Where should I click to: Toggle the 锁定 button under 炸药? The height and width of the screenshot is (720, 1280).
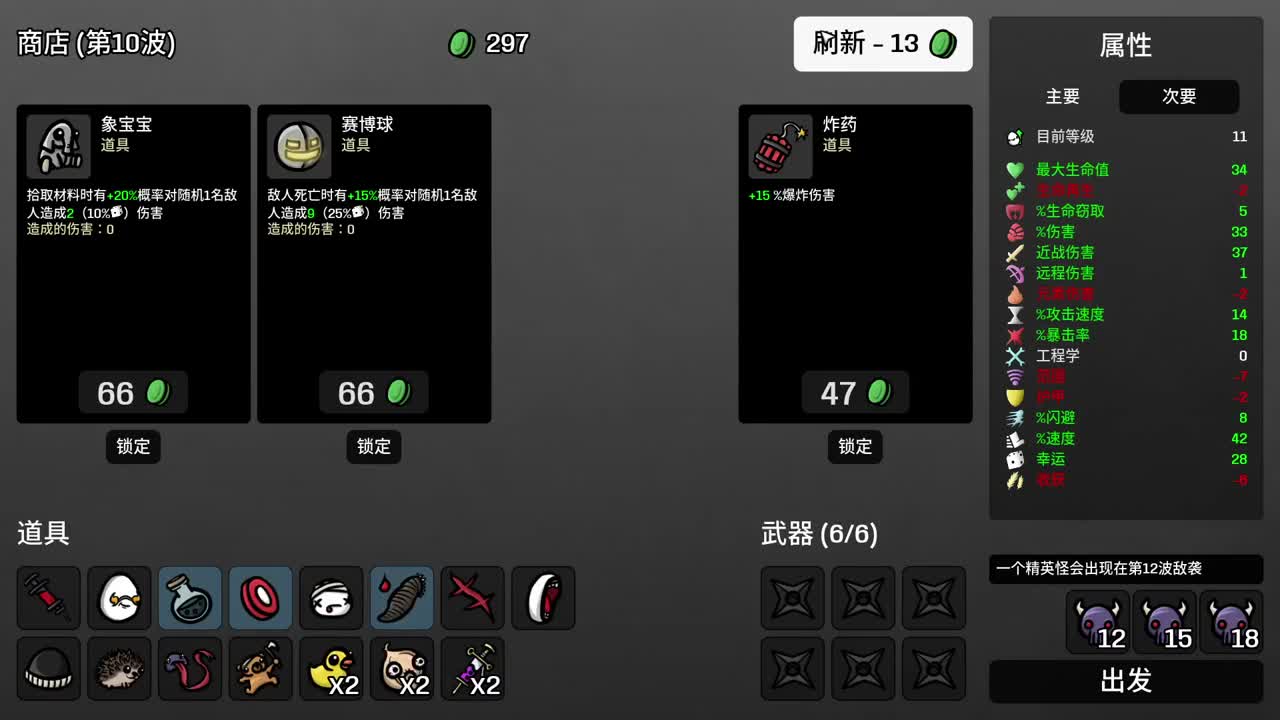[854, 447]
